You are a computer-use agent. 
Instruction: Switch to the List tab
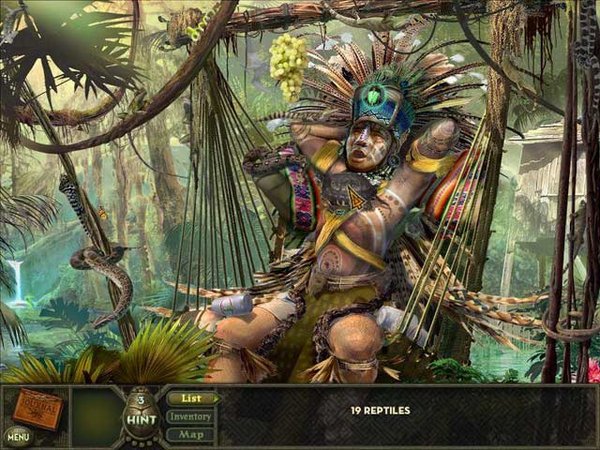tap(189, 398)
